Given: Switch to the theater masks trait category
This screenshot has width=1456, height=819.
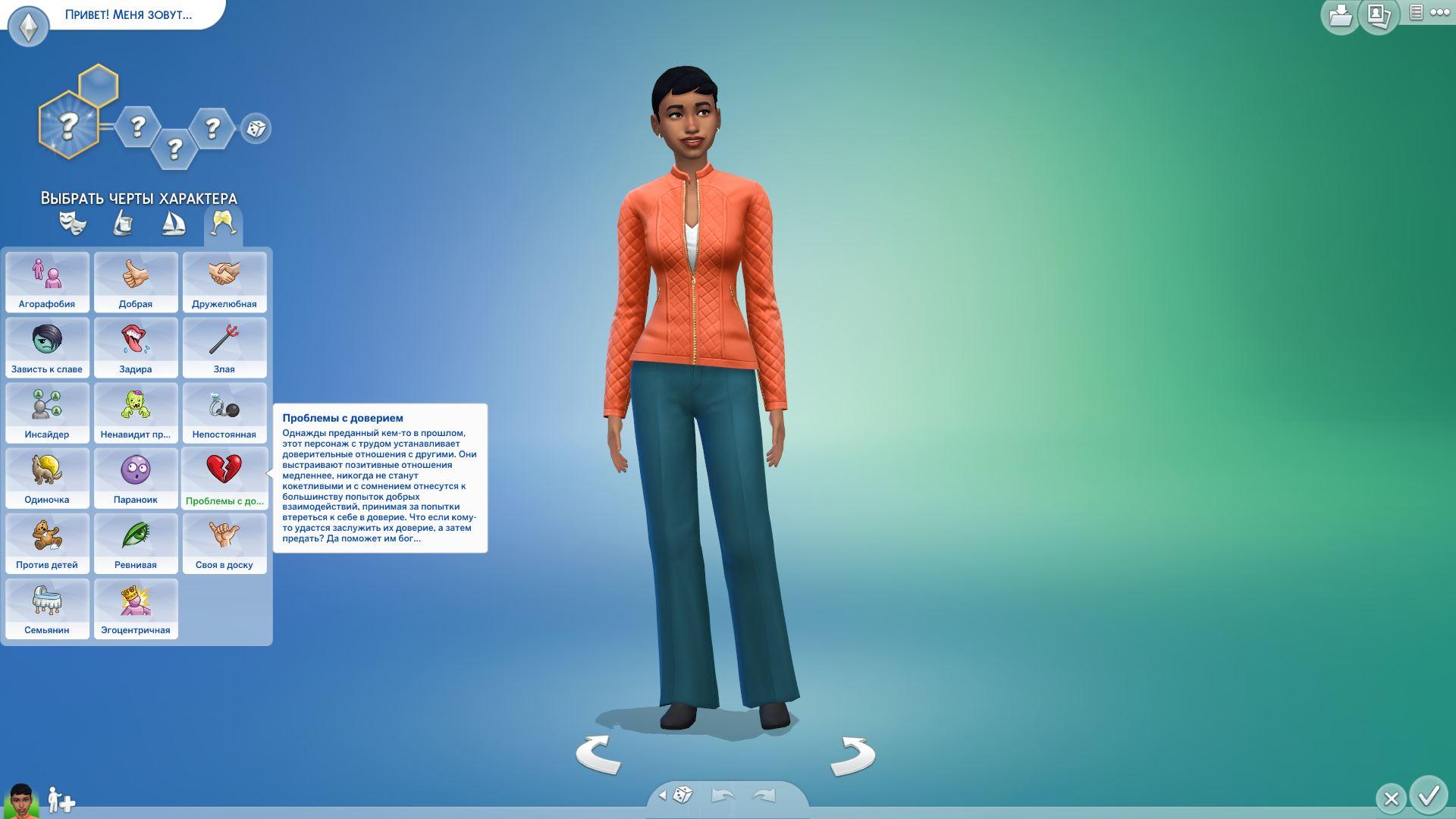Looking at the screenshot, I should (x=73, y=224).
